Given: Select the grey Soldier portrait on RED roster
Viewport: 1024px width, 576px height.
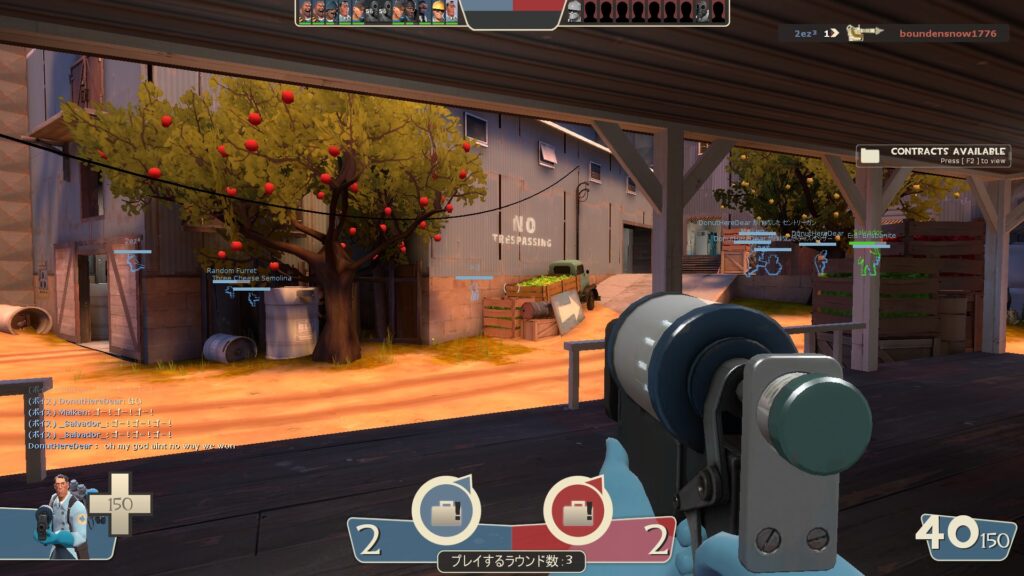Looking at the screenshot, I should (x=574, y=12).
